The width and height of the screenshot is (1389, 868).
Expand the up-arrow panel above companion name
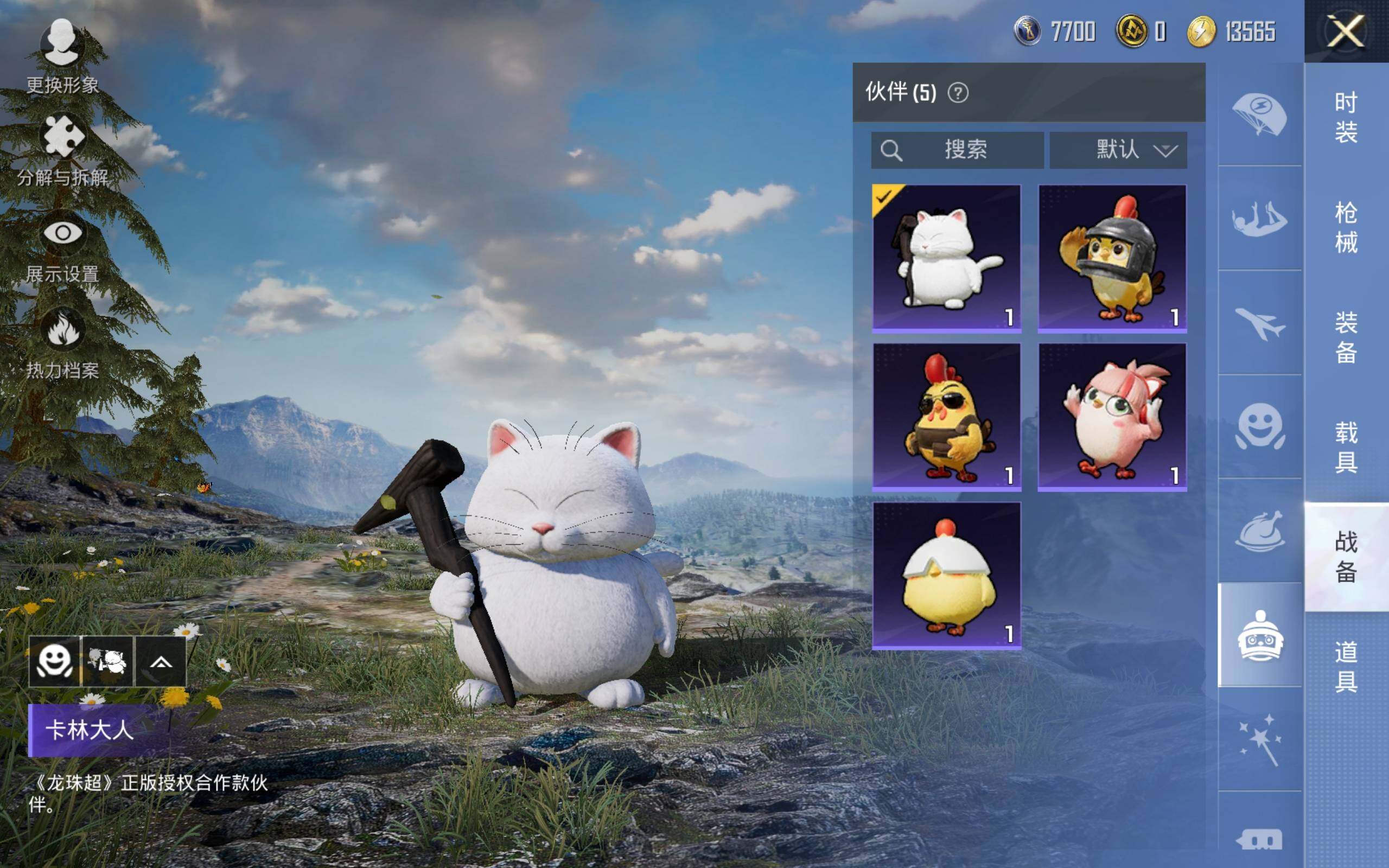[161, 662]
